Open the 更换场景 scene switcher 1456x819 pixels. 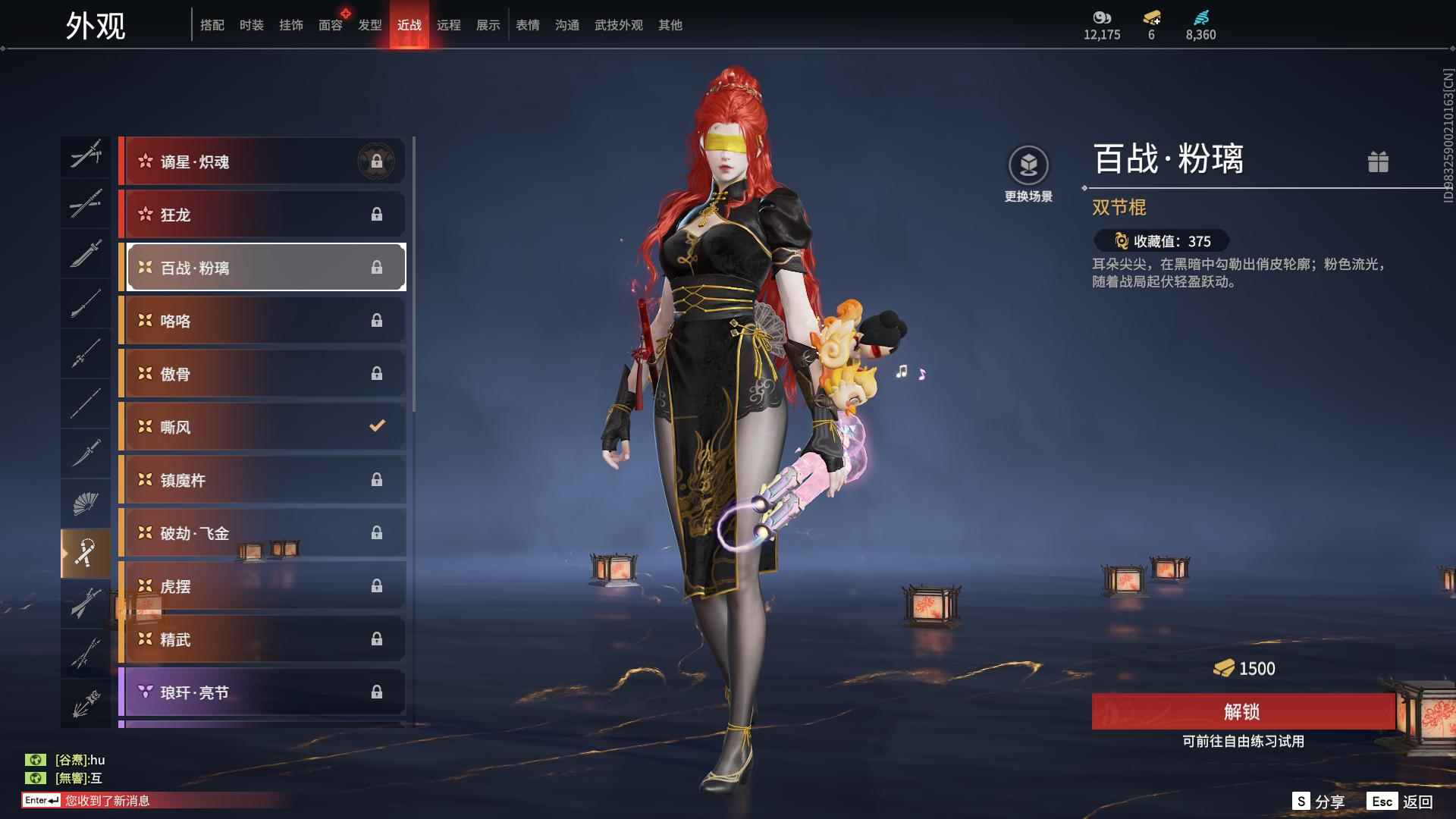tap(1028, 174)
